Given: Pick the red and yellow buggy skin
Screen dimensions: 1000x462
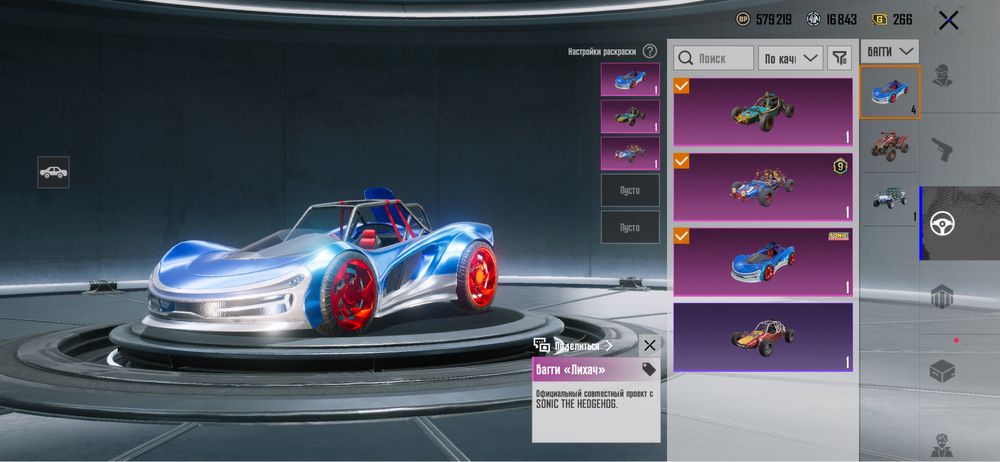Looking at the screenshot, I should [x=762, y=336].
